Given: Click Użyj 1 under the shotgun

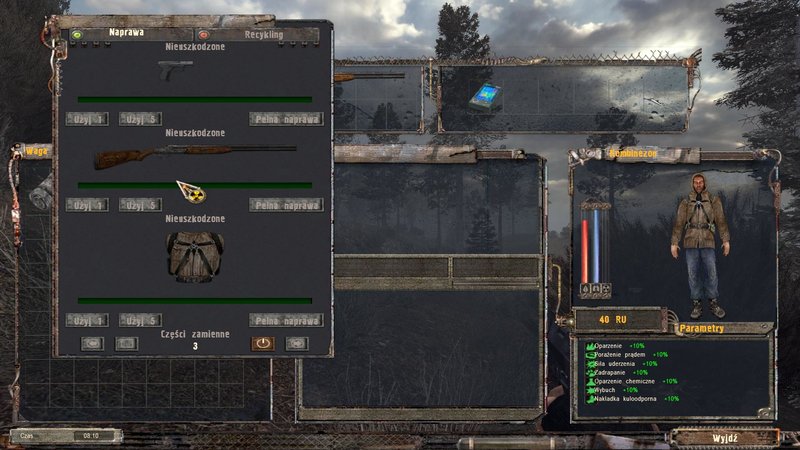Looking at the screenshot, I should pyautogui.click(x=87, y=205).
